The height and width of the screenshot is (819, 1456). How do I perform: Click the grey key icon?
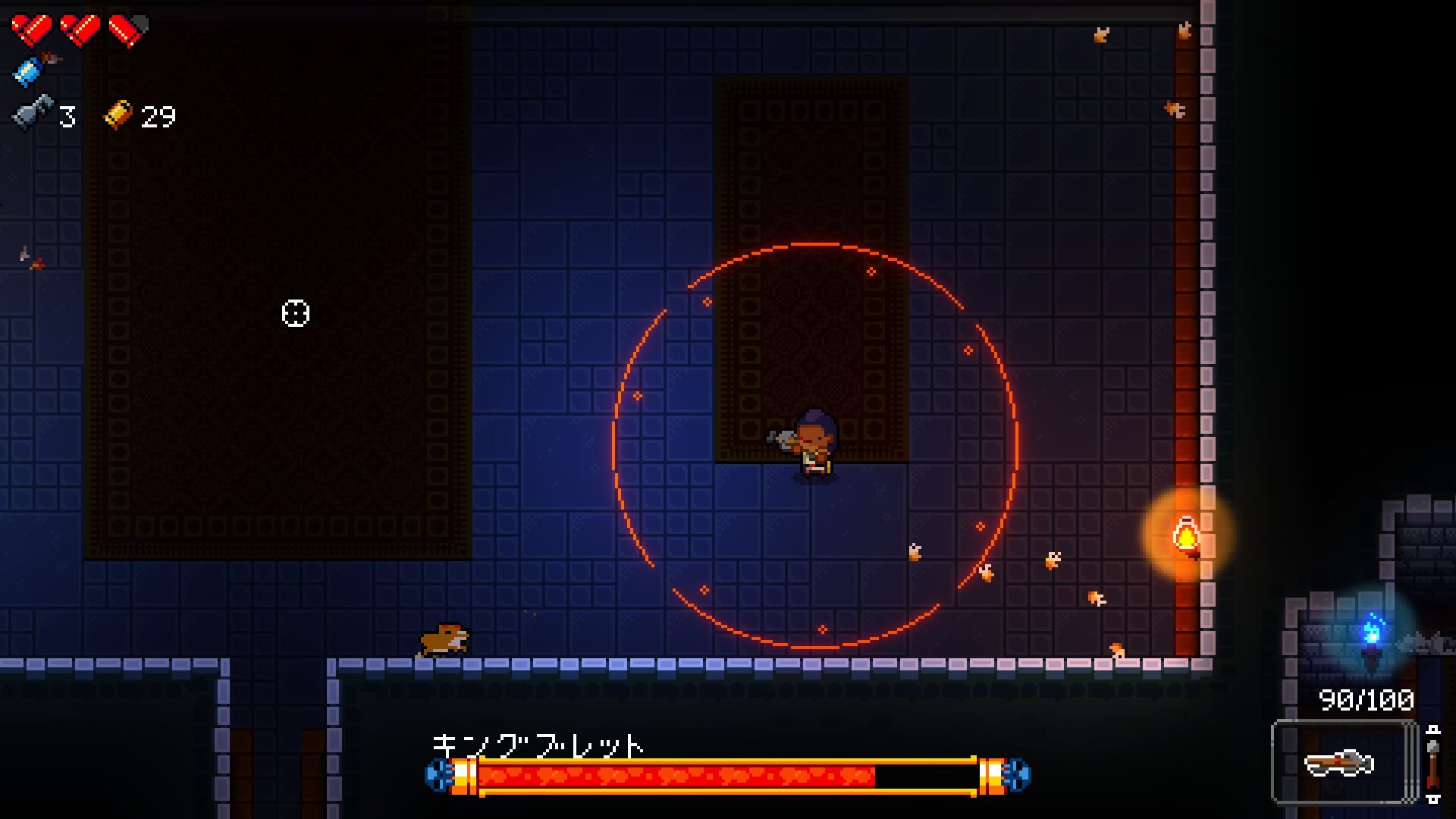pos(33,114)
